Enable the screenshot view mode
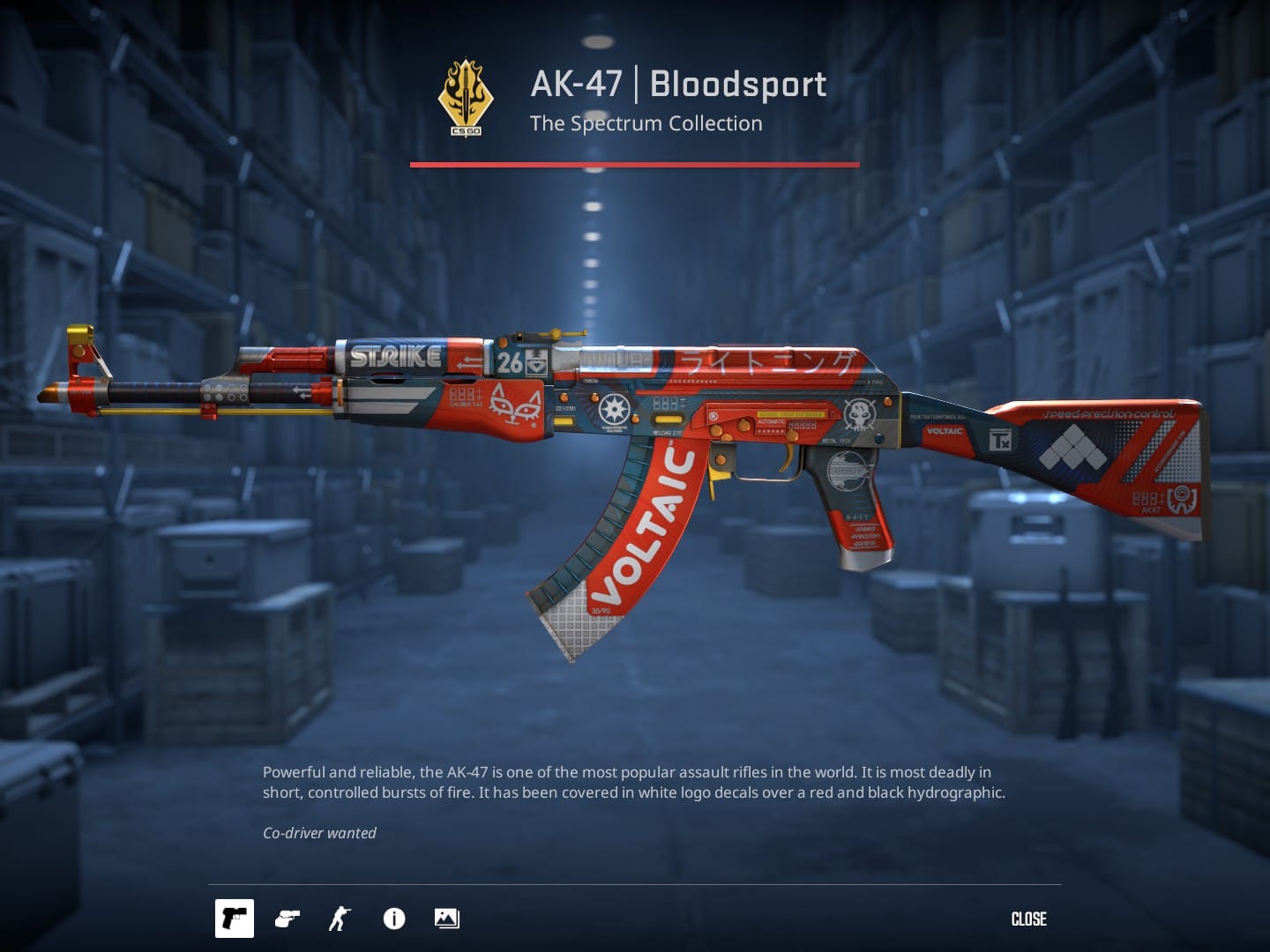The height and width of the screenshot is (952, 1270). [x=445, y=919]
